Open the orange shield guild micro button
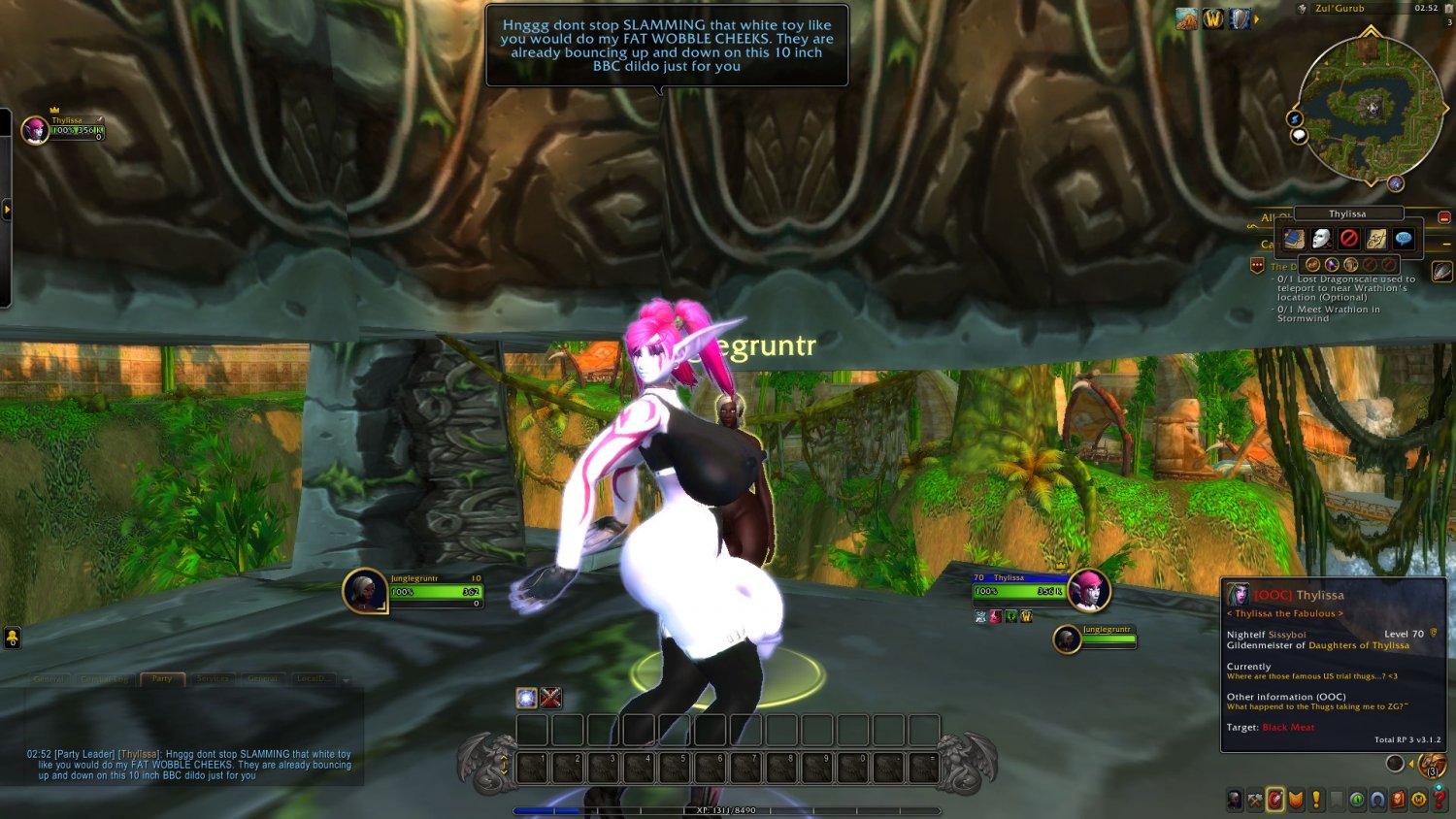 pyautogui.click(x=1296, y=800)
